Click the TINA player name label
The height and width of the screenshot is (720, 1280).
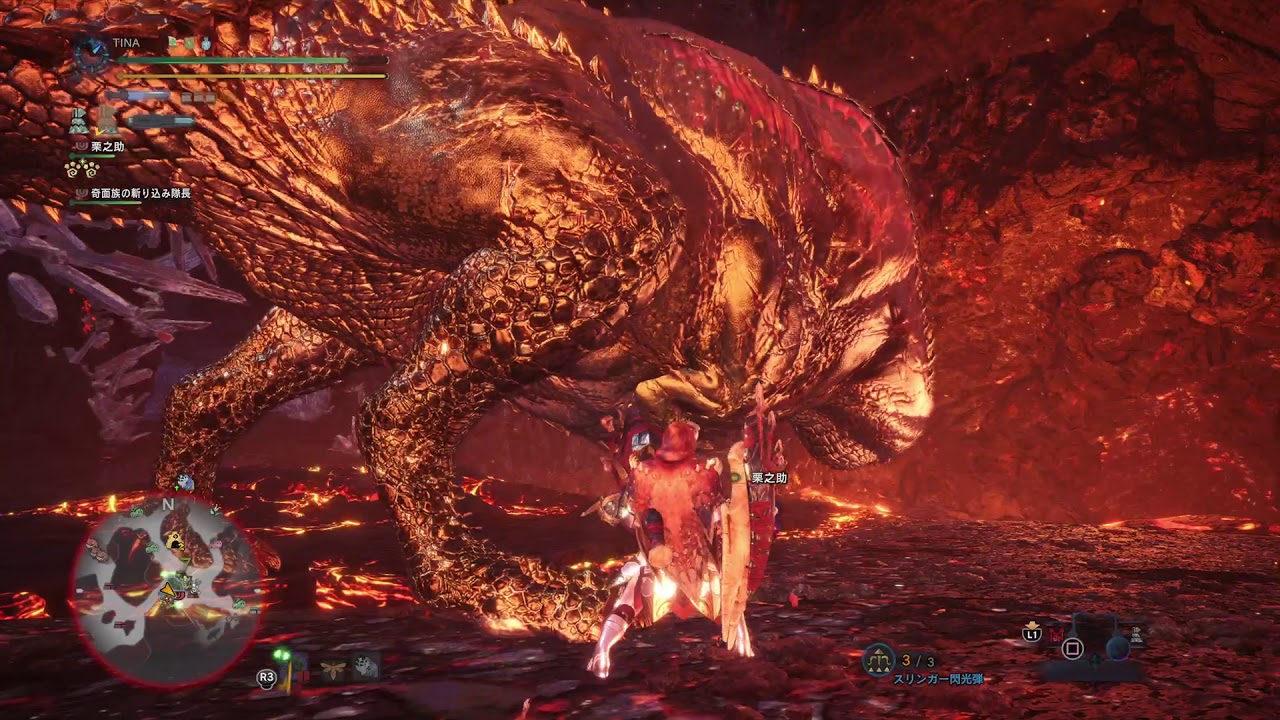coord(126,44)
